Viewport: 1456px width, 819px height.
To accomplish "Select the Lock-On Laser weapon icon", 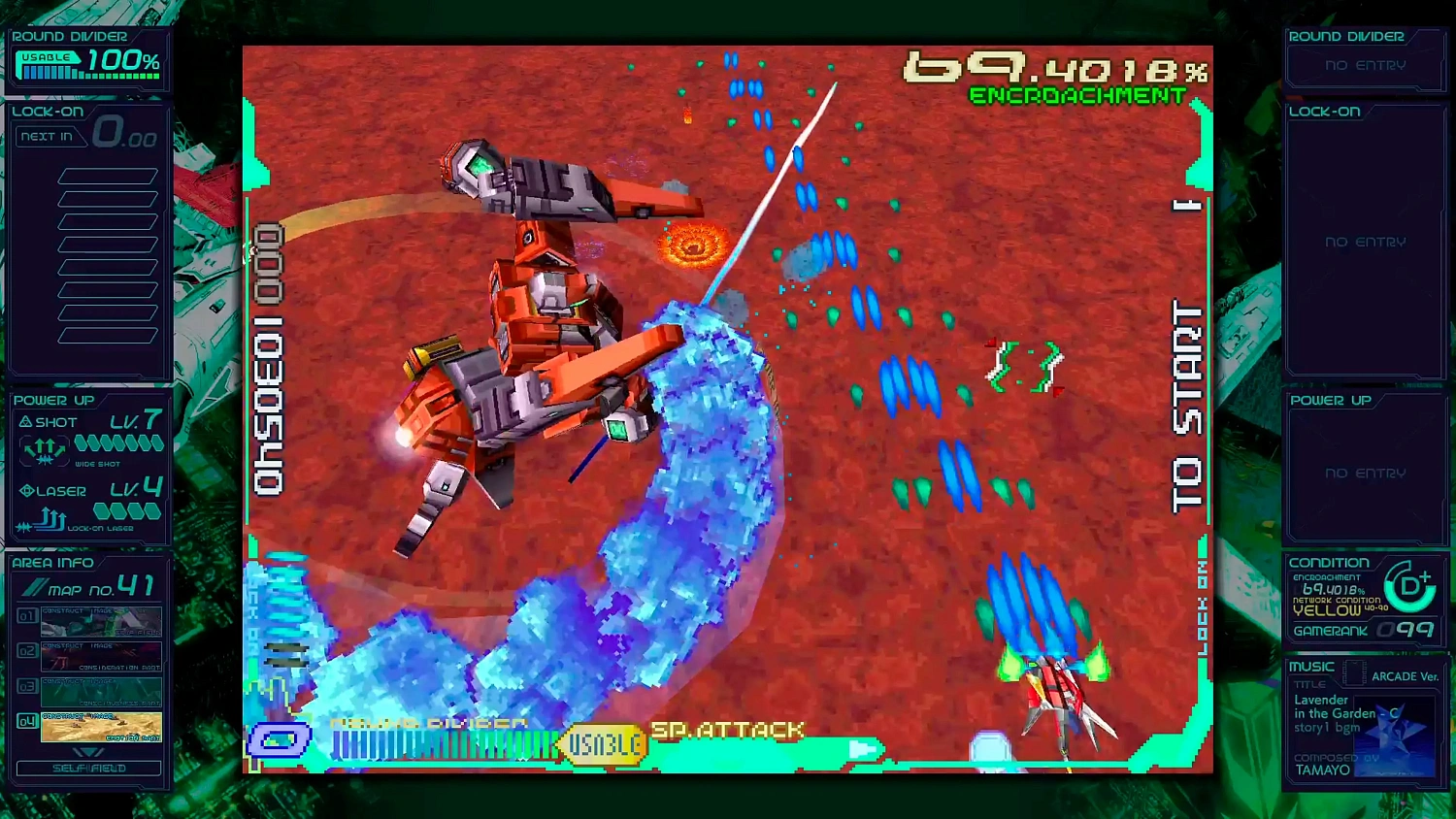I will [x=43, y=517].
